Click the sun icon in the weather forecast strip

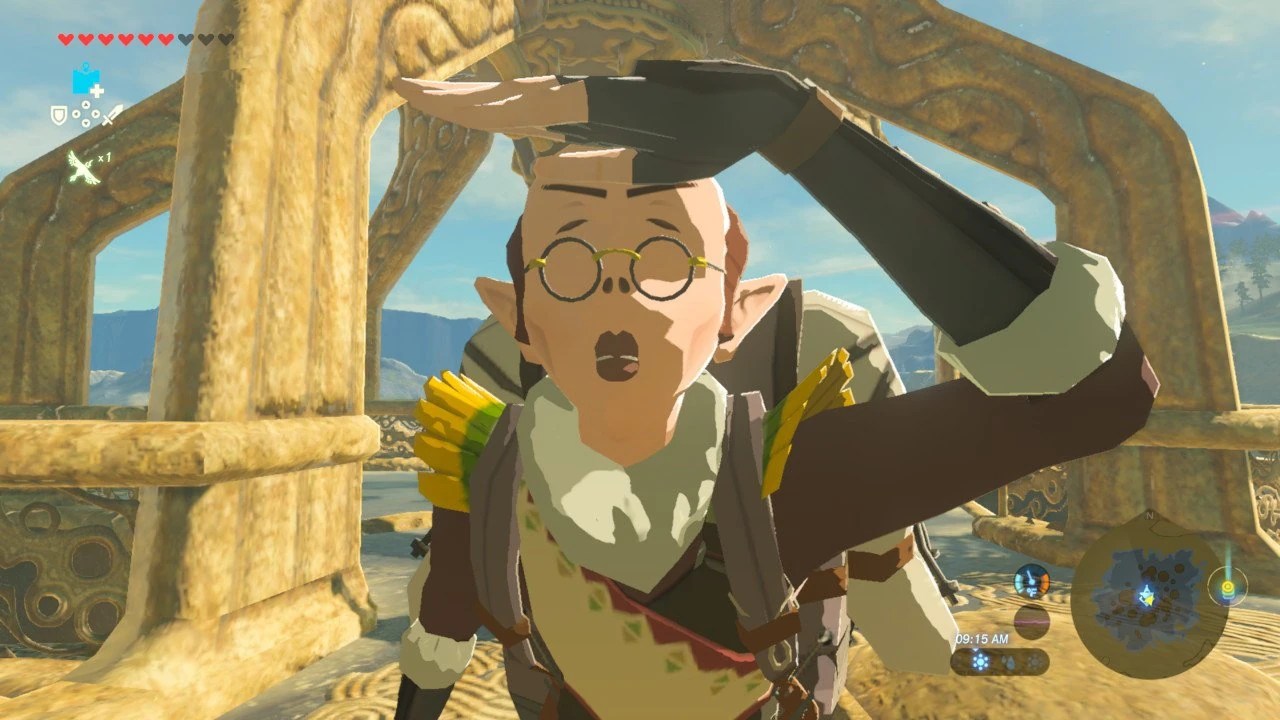pyautogui.click(x=980, y=659)
